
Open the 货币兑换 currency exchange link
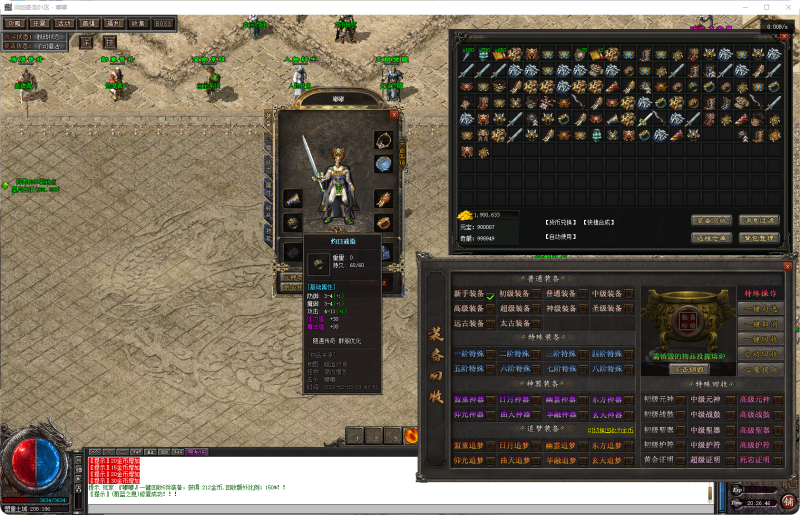(x=560, y=221)
